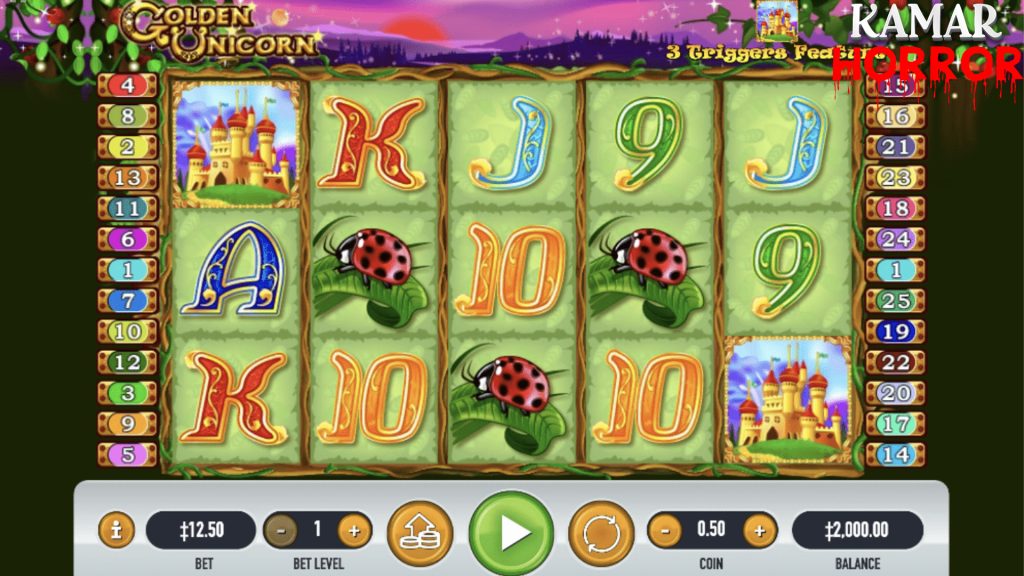The image size is (1024, 576).
Task: Show payline number 25
Action: (896, 301)
